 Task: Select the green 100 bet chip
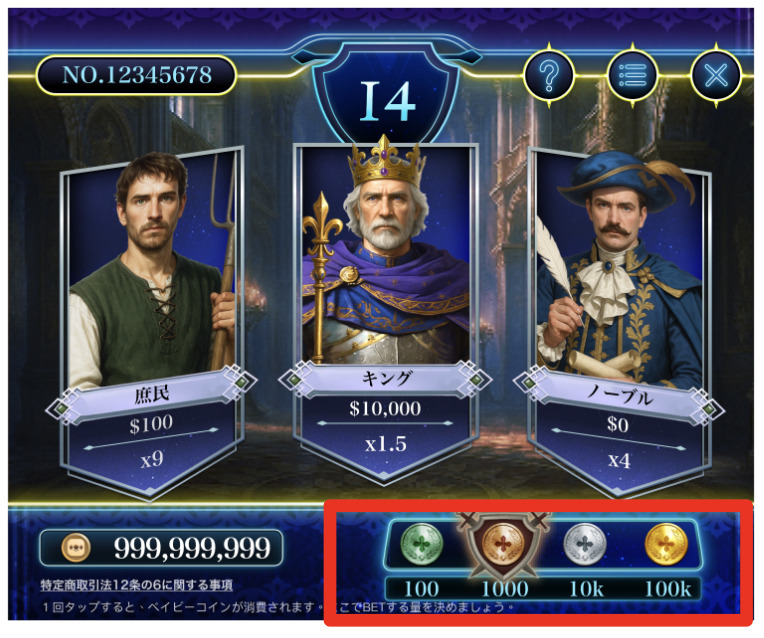pyautogui.click(x=421, y=546)
